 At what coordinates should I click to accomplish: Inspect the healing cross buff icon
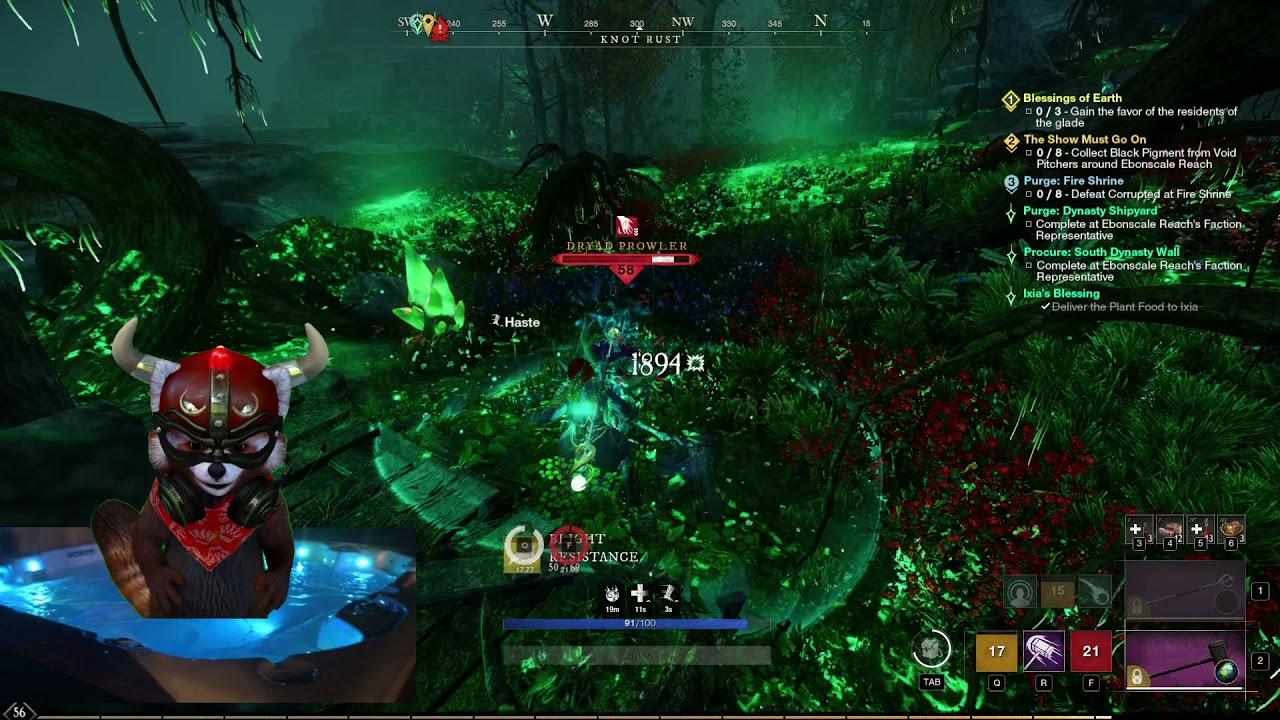tap(639, 594)
